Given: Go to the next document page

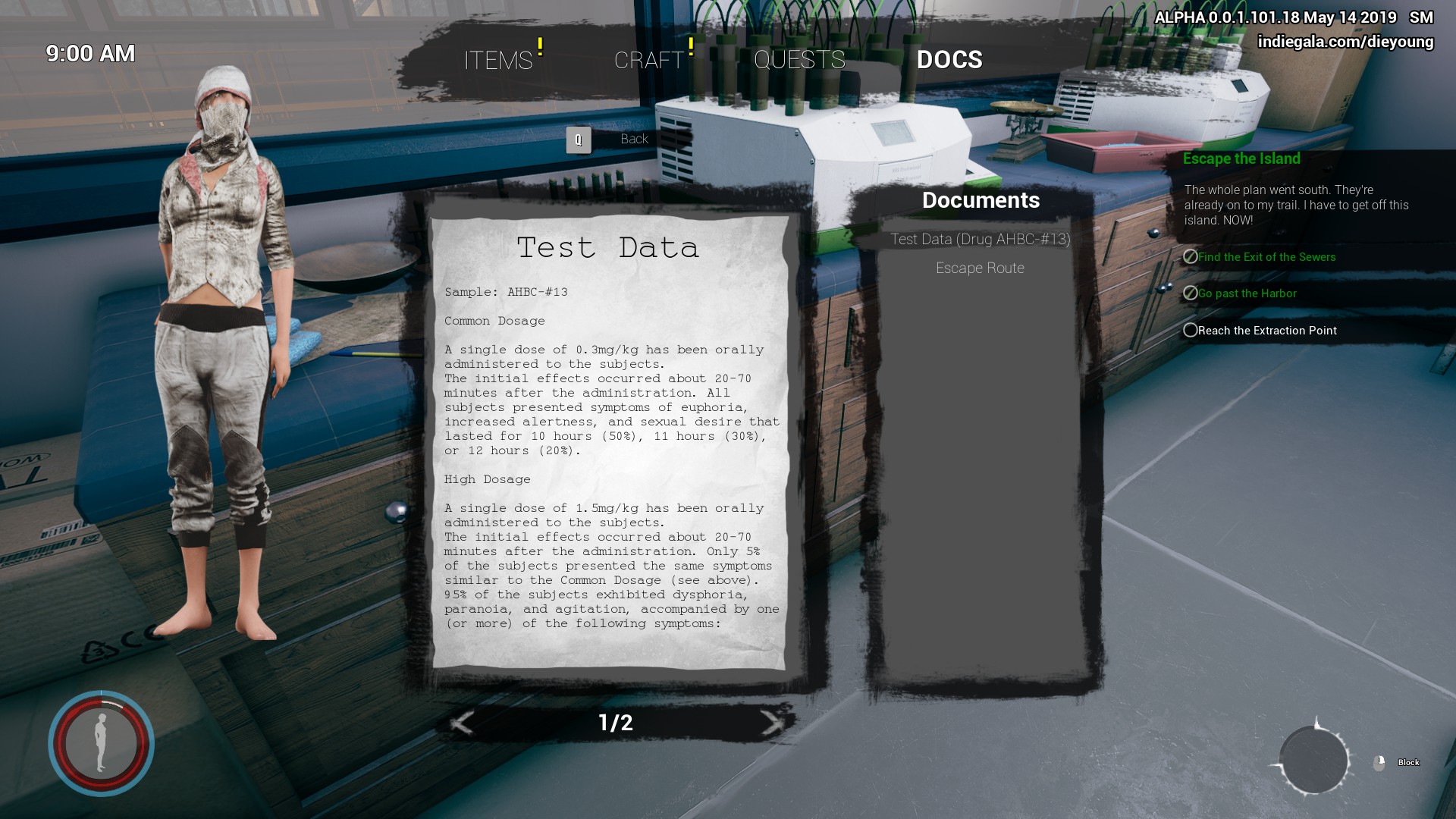Looking at the screenshot, I should [x=771, y=723].
